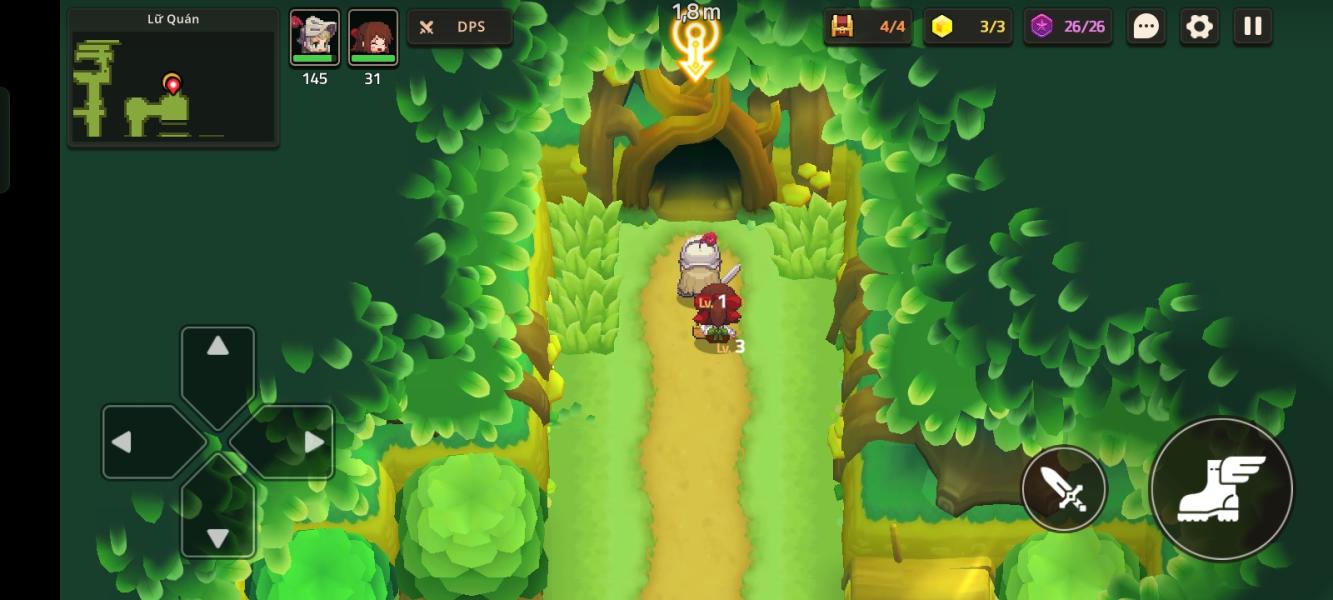The image size is (1333, 600).
Task: Toggle the DPS meter button
Action: tap(460, 27)
